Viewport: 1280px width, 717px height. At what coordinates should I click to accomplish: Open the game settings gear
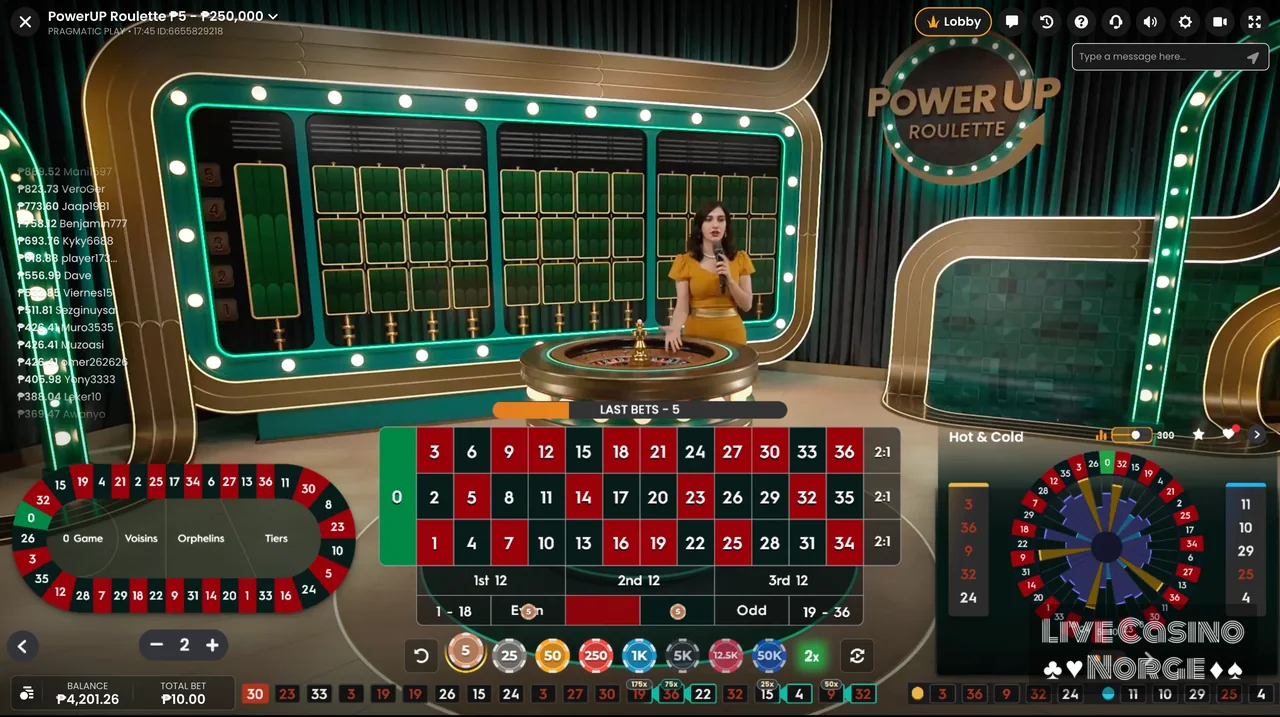1185,22
